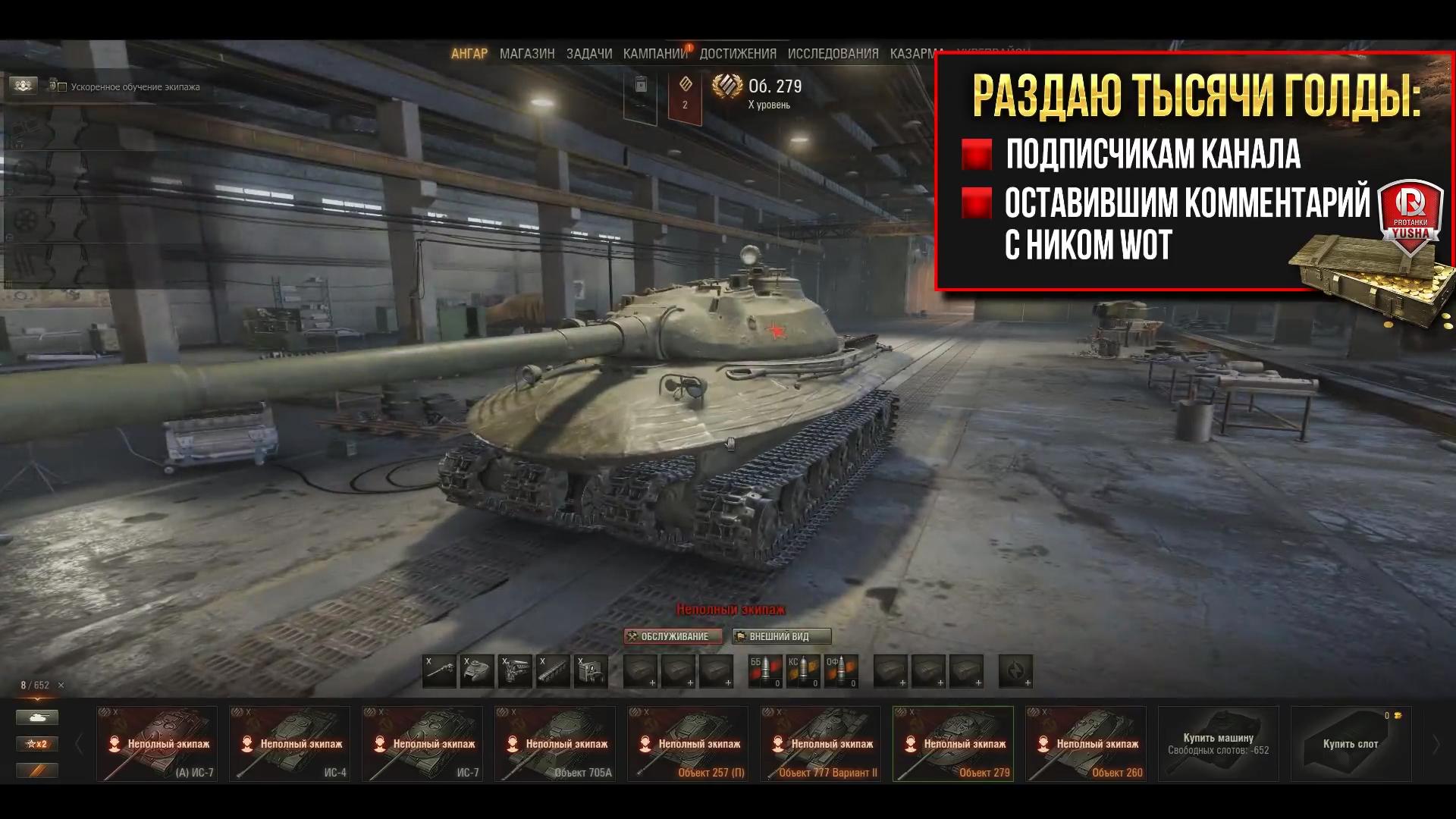Show the Достижения tab
1456x819 pixels.
click(738, 54)
